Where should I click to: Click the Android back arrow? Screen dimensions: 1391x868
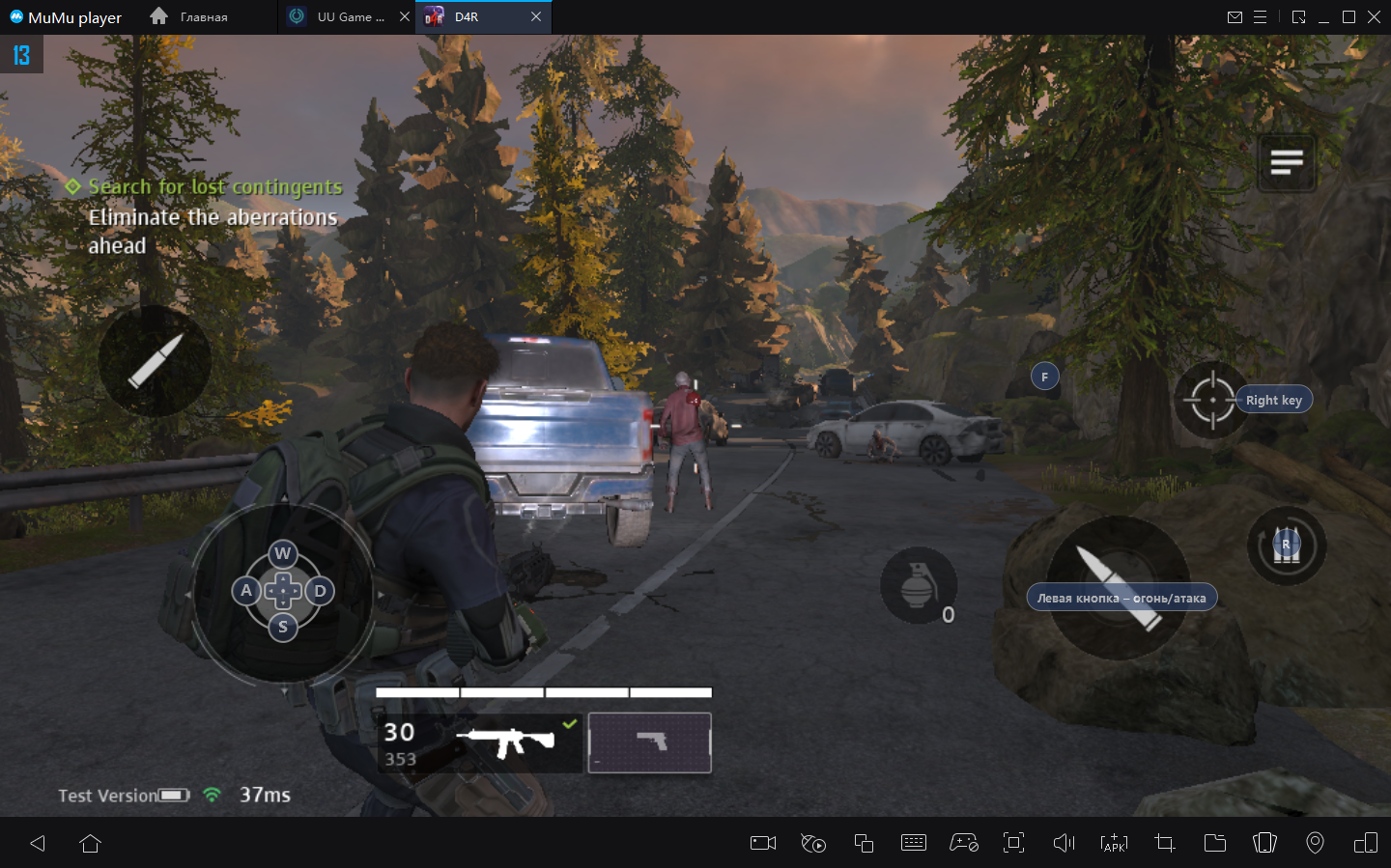tap(38, 843)
